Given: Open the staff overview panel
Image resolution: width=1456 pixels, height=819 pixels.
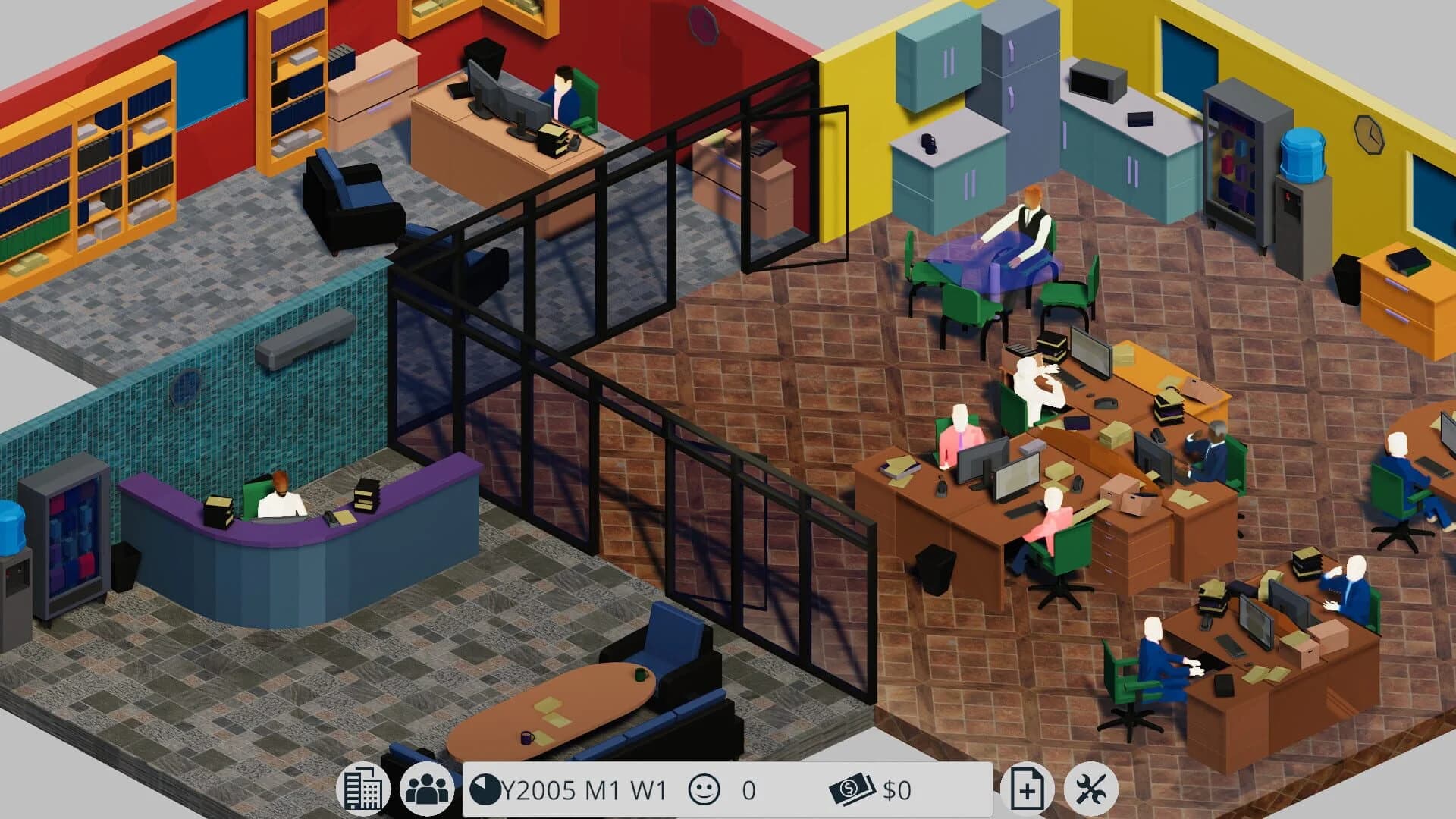Looking at the screenshot, I should [x=429, y=789].
